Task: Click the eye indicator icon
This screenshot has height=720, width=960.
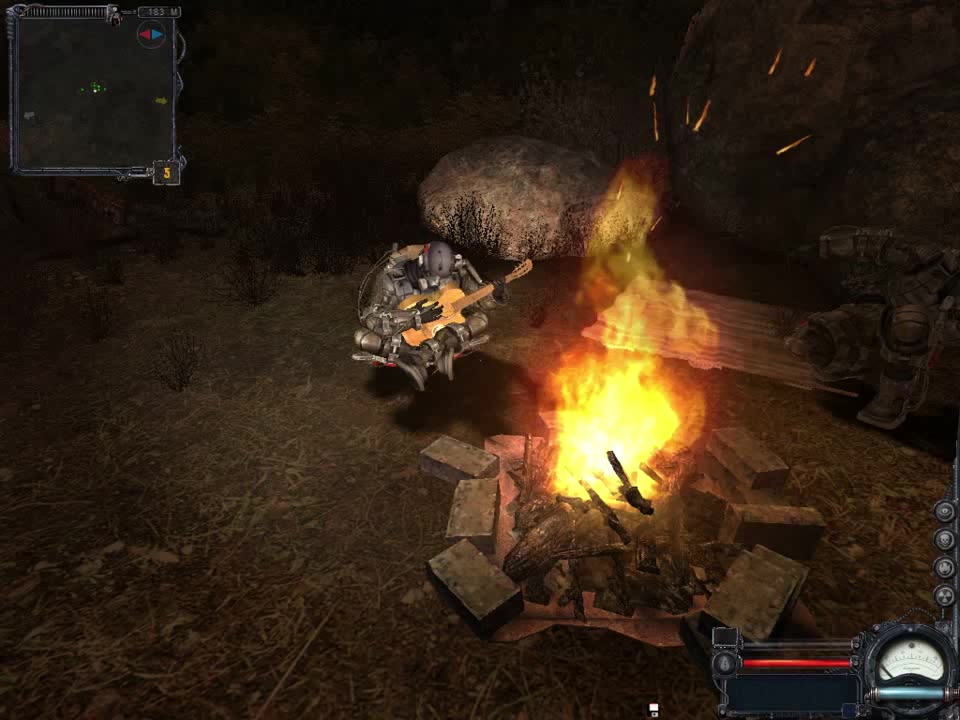Action: click(944, 512)
